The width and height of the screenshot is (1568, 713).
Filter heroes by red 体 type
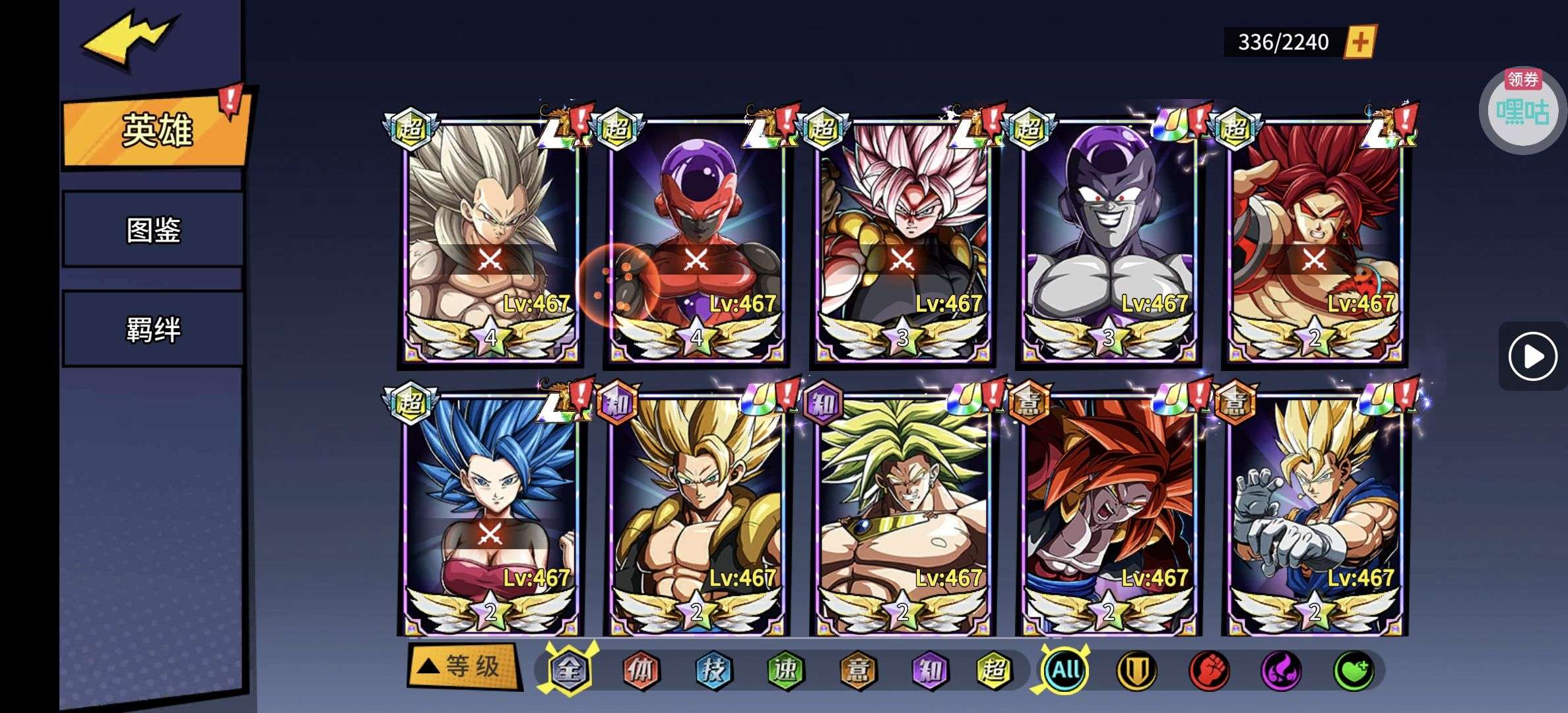point(641,671)
